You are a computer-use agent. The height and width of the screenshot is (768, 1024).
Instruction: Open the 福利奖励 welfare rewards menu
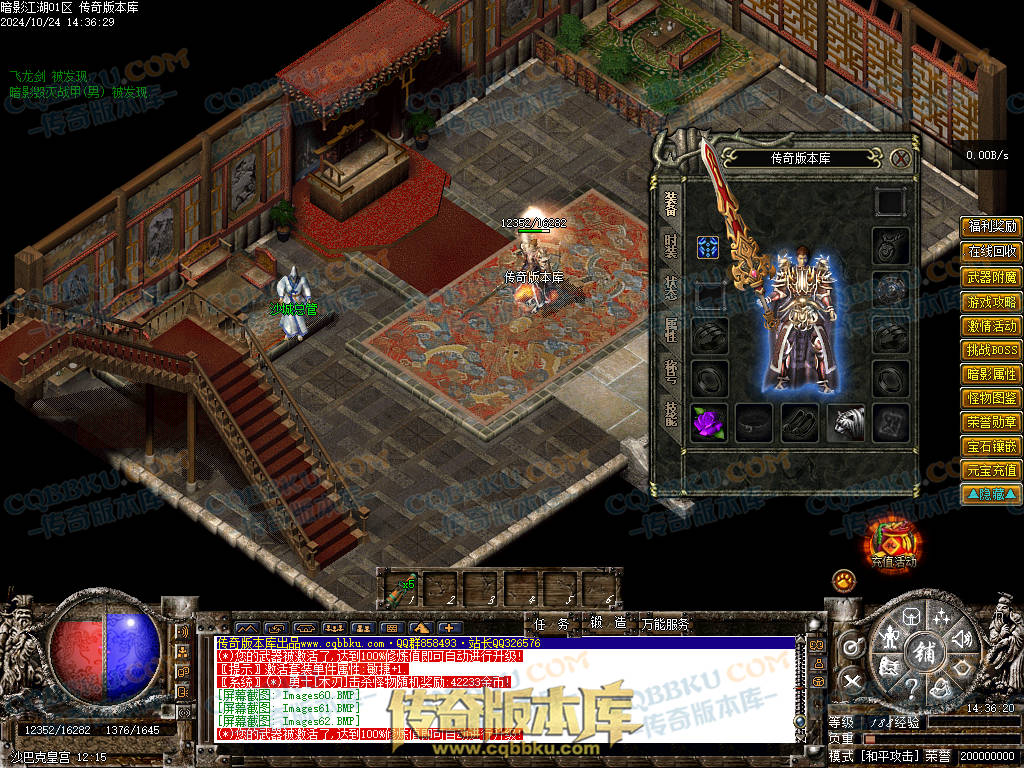click(x=991, y=227)
